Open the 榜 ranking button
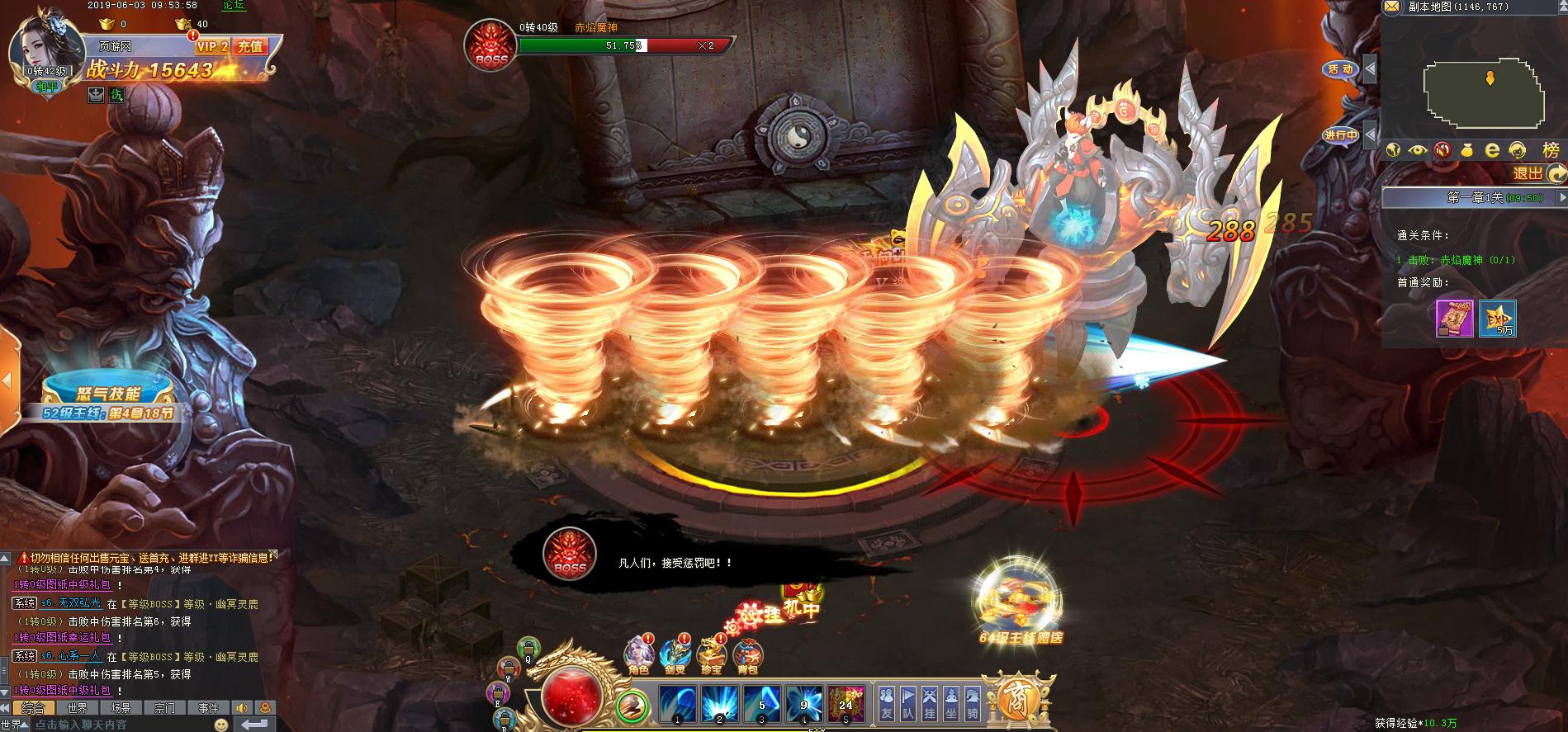This screenshot has height=732, width=1568. 1551,150
